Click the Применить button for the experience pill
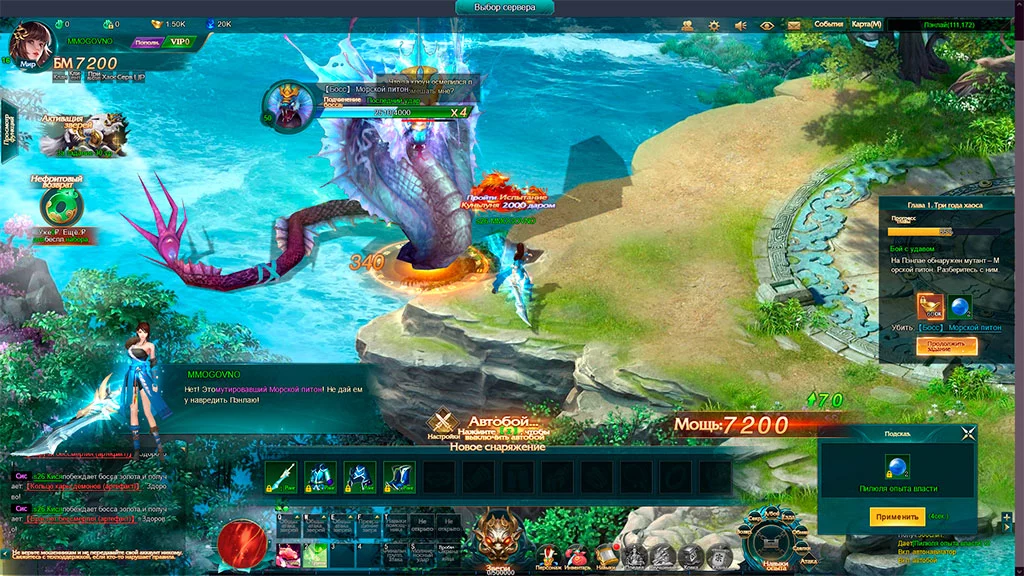 [896, 517]
